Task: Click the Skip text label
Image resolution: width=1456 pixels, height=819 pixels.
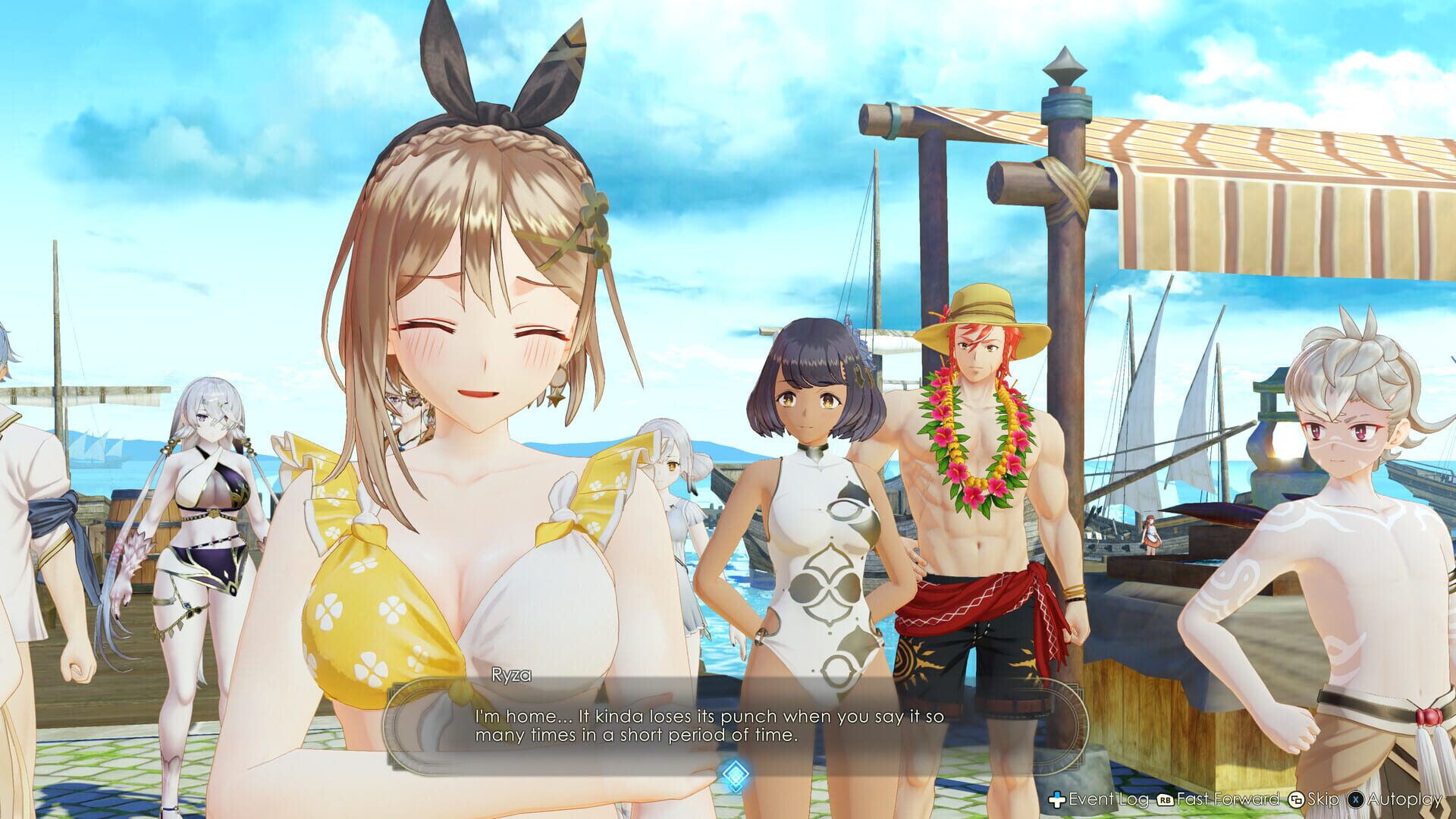Action: pyautogui.click(x=1323, y=799)
